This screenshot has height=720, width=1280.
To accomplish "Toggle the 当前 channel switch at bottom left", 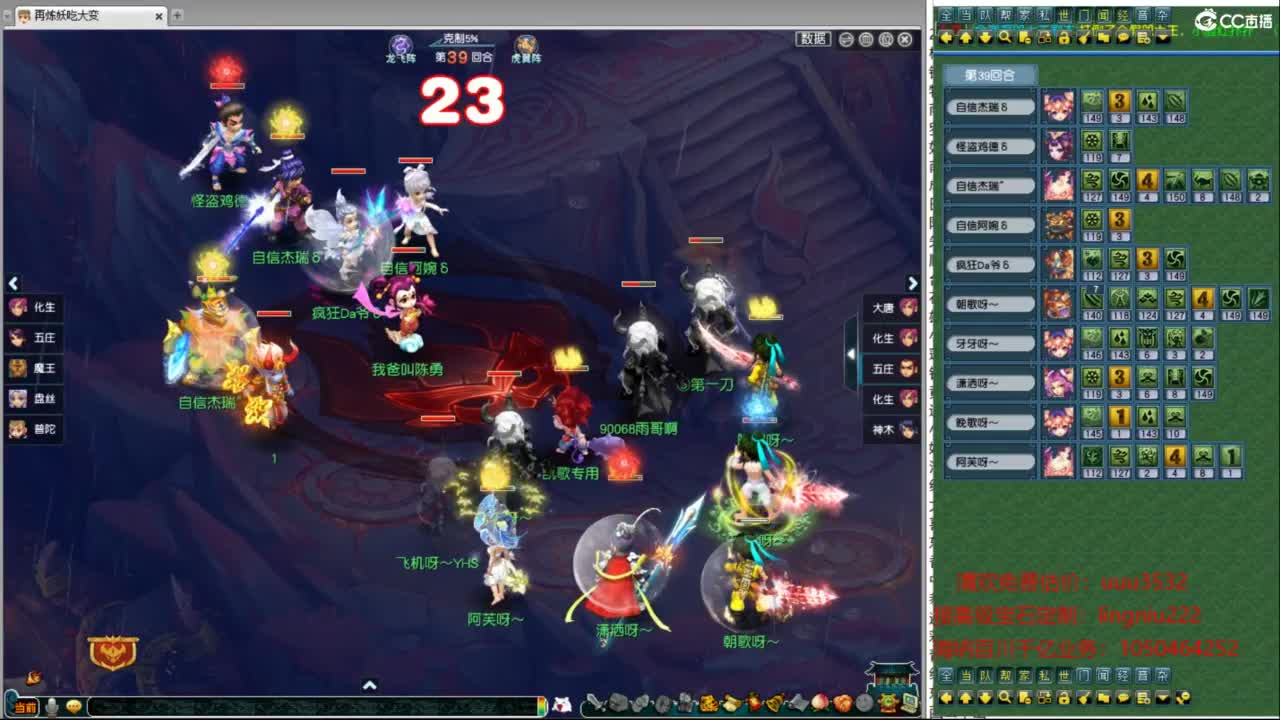I will pos(26,706).
